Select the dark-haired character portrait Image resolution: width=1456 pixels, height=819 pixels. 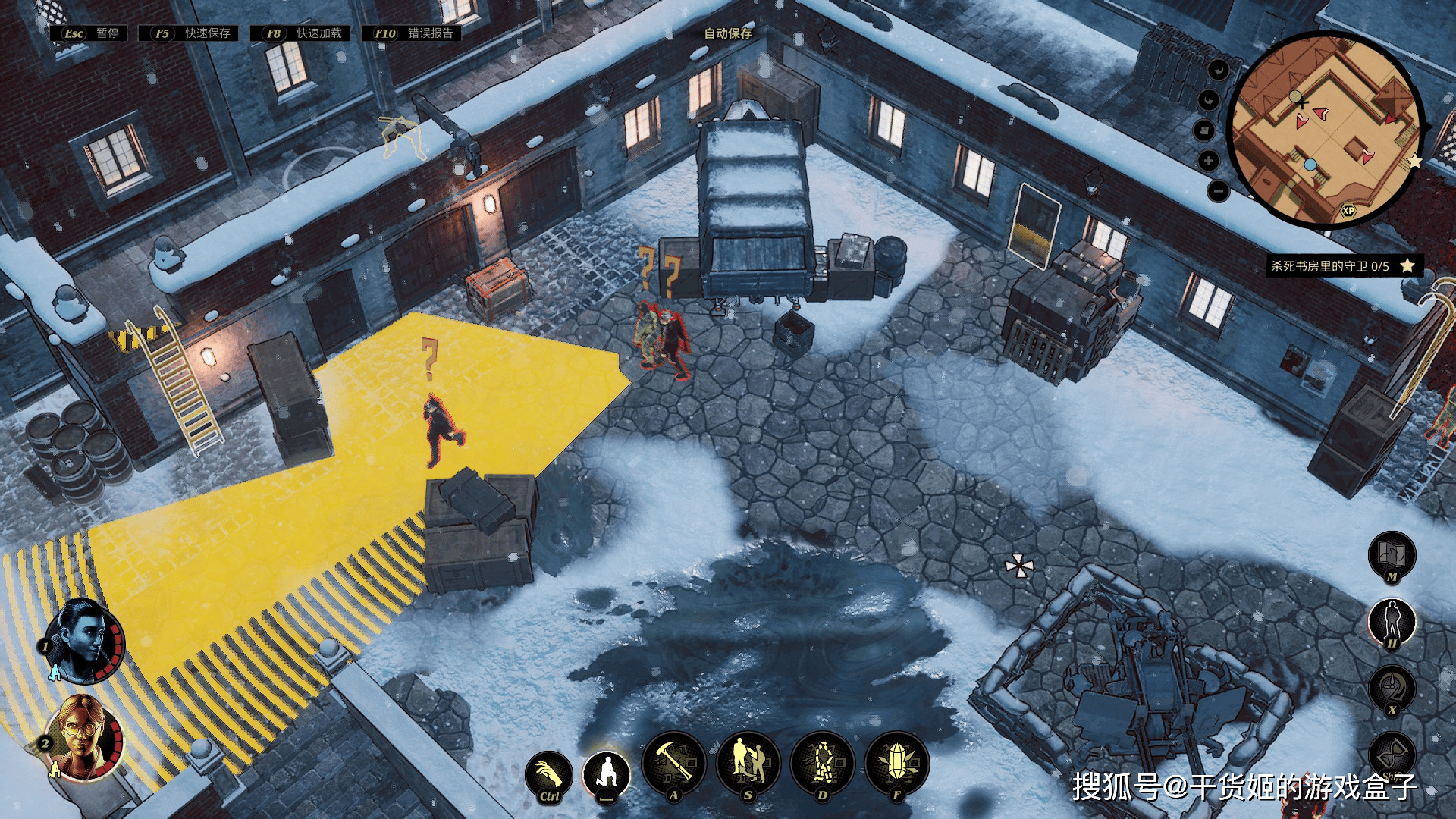85,641
